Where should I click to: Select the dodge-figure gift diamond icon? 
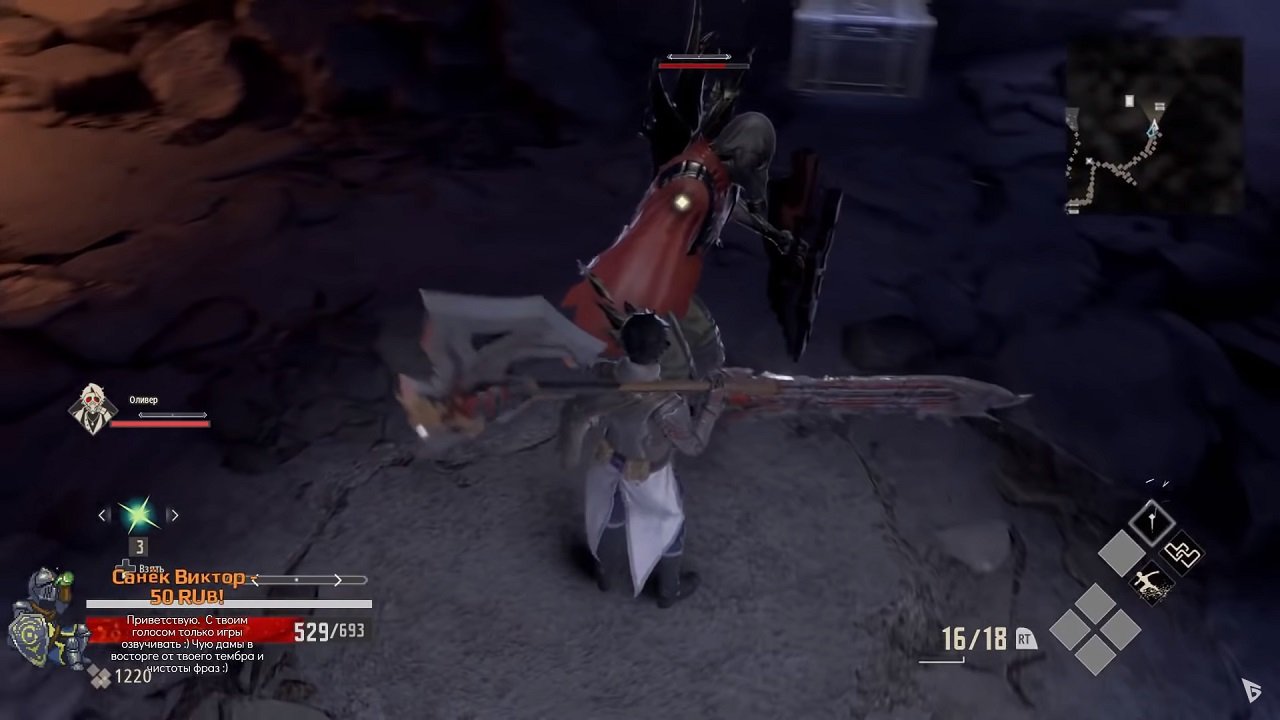click(1150, 583)
